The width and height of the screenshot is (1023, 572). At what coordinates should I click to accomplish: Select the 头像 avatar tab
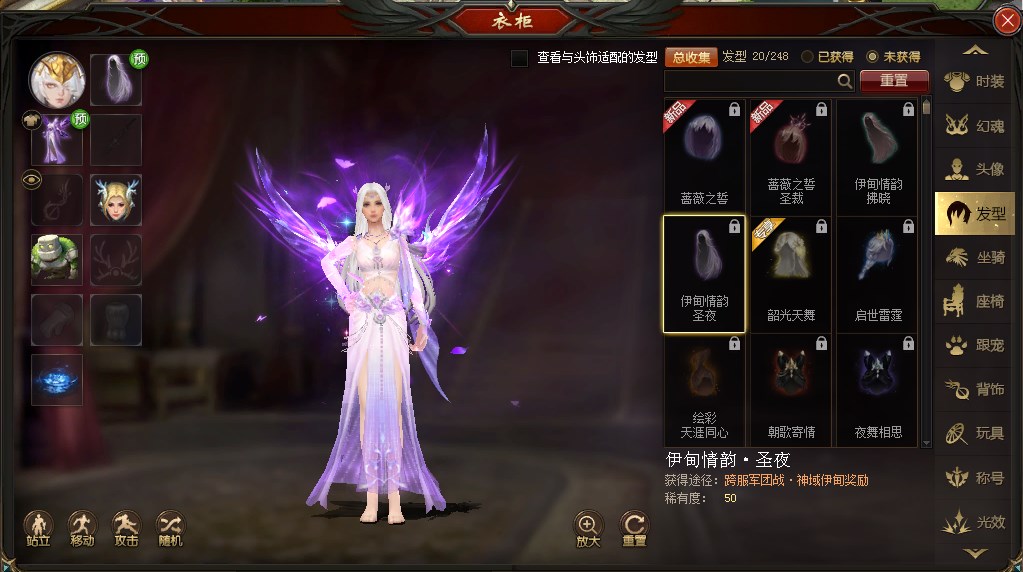pos(976,170)
